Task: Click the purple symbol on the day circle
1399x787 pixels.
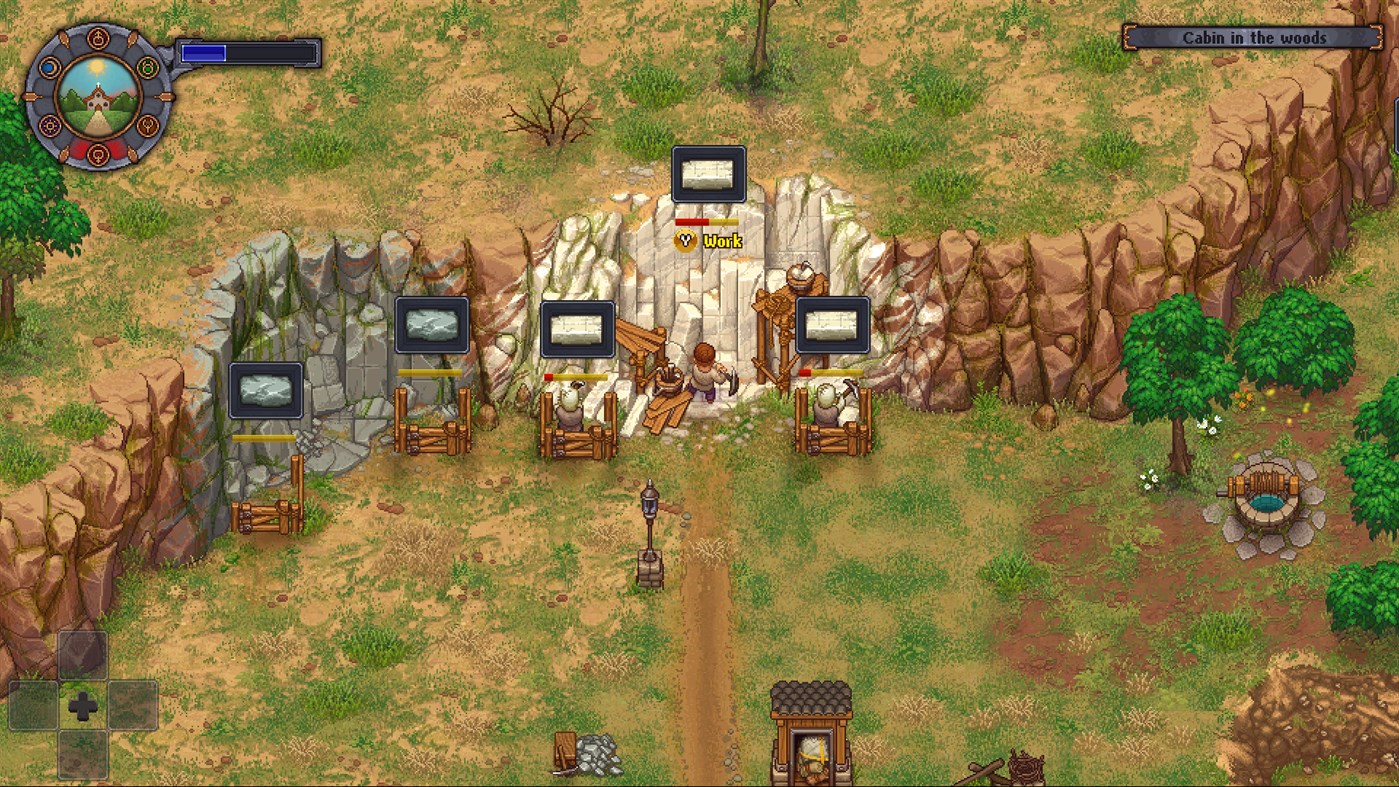Action: click(50, 126)
